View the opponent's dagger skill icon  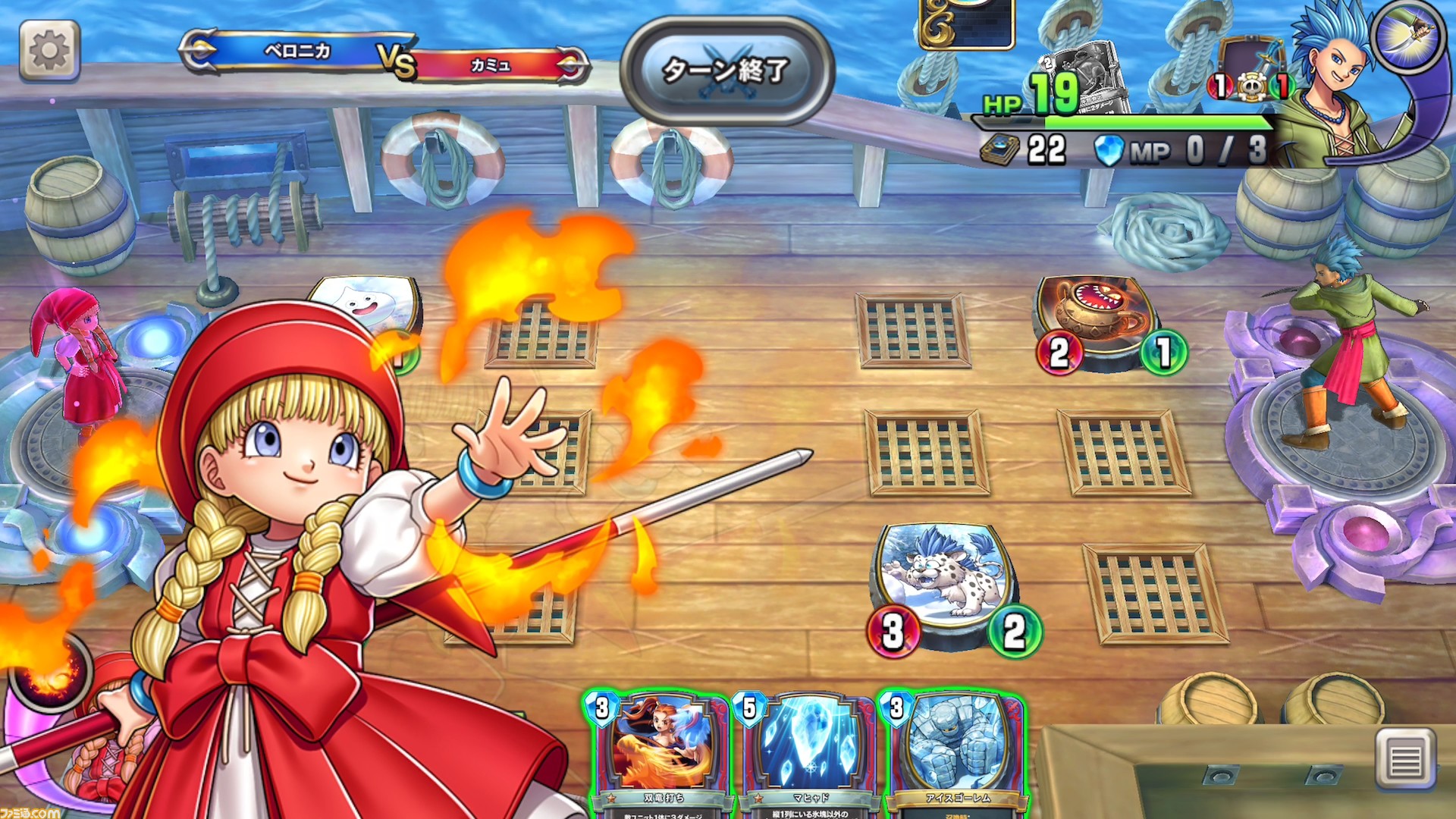[x=1408, y=34]
